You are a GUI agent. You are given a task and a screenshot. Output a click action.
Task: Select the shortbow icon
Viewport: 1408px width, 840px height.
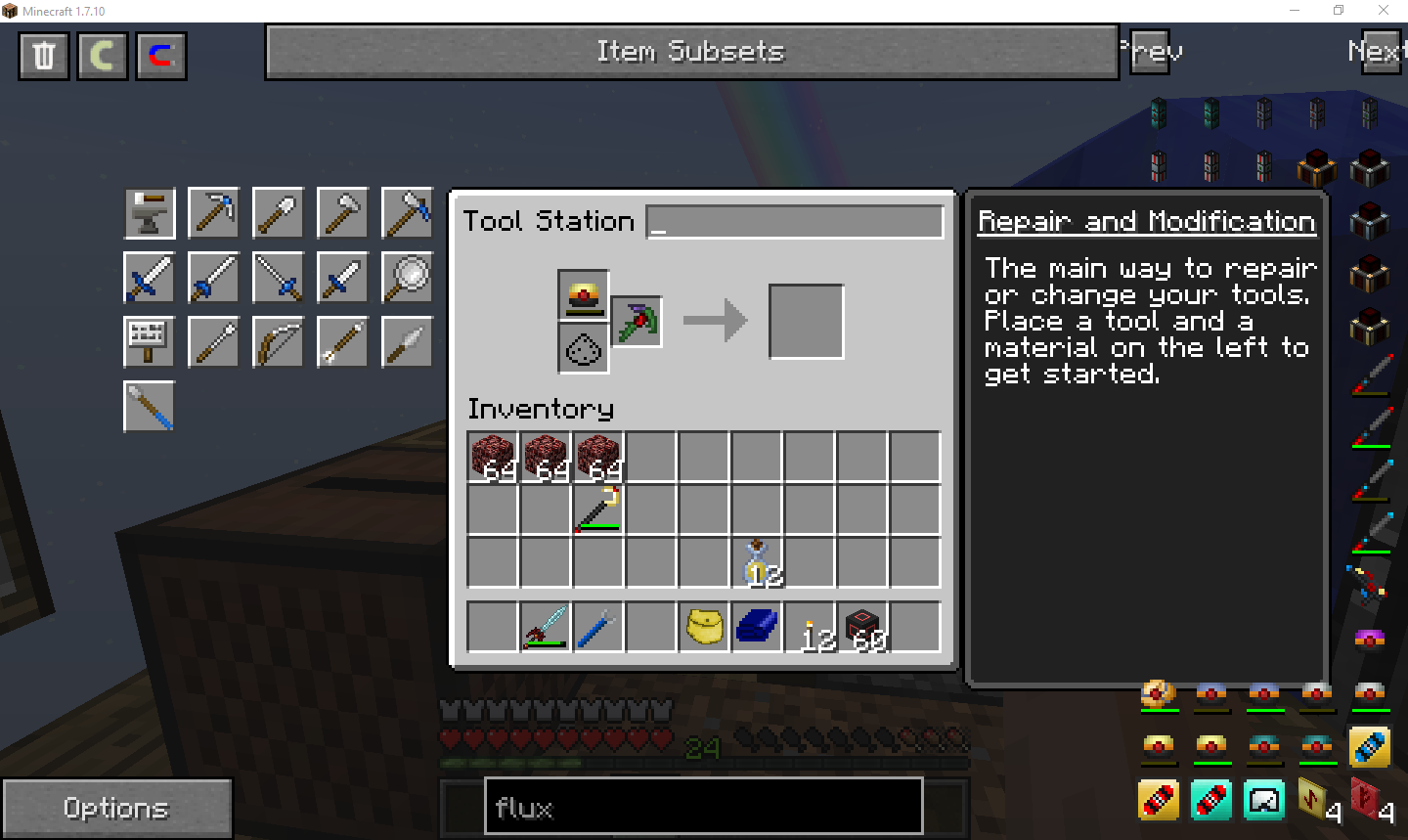[278, 341]
